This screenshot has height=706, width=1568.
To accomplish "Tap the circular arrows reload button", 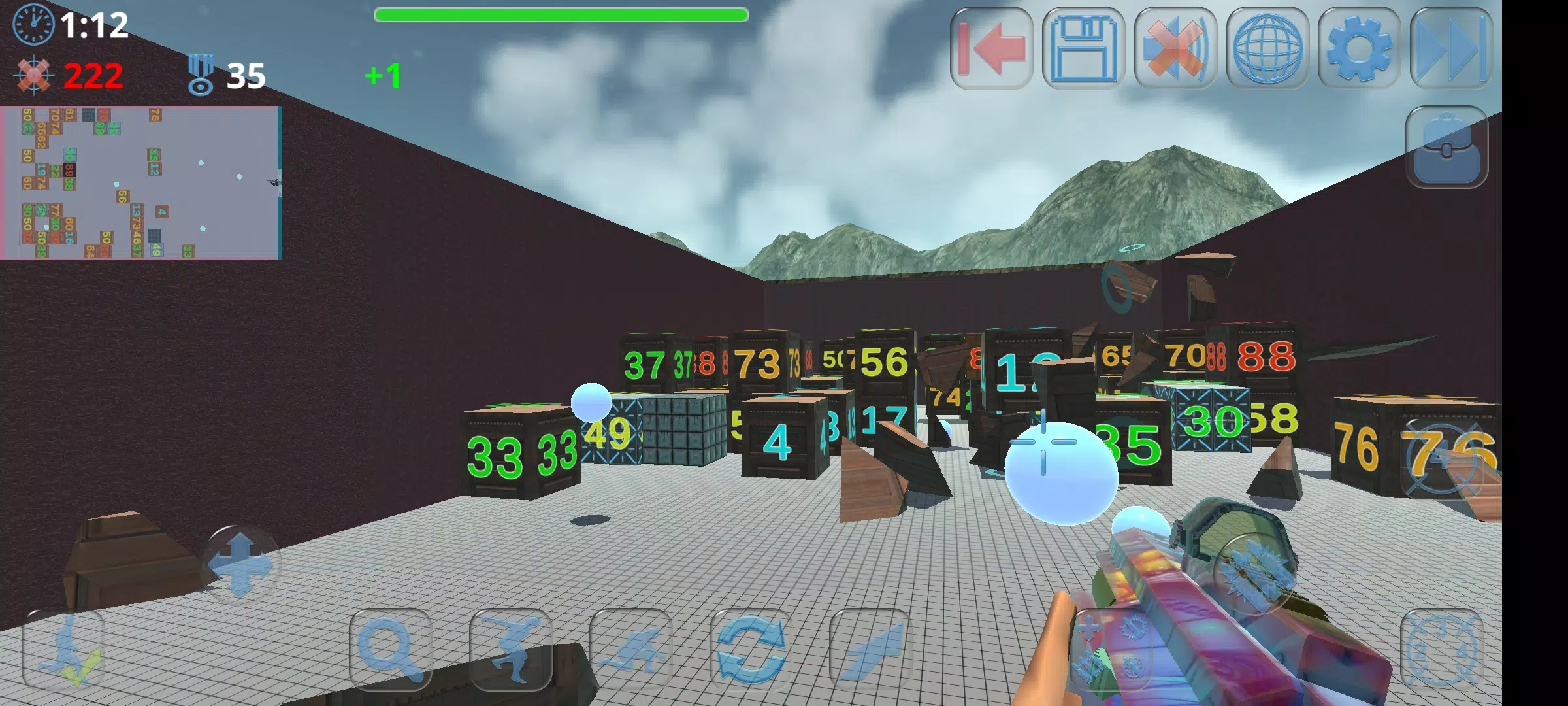I will [x=751, y=650].
